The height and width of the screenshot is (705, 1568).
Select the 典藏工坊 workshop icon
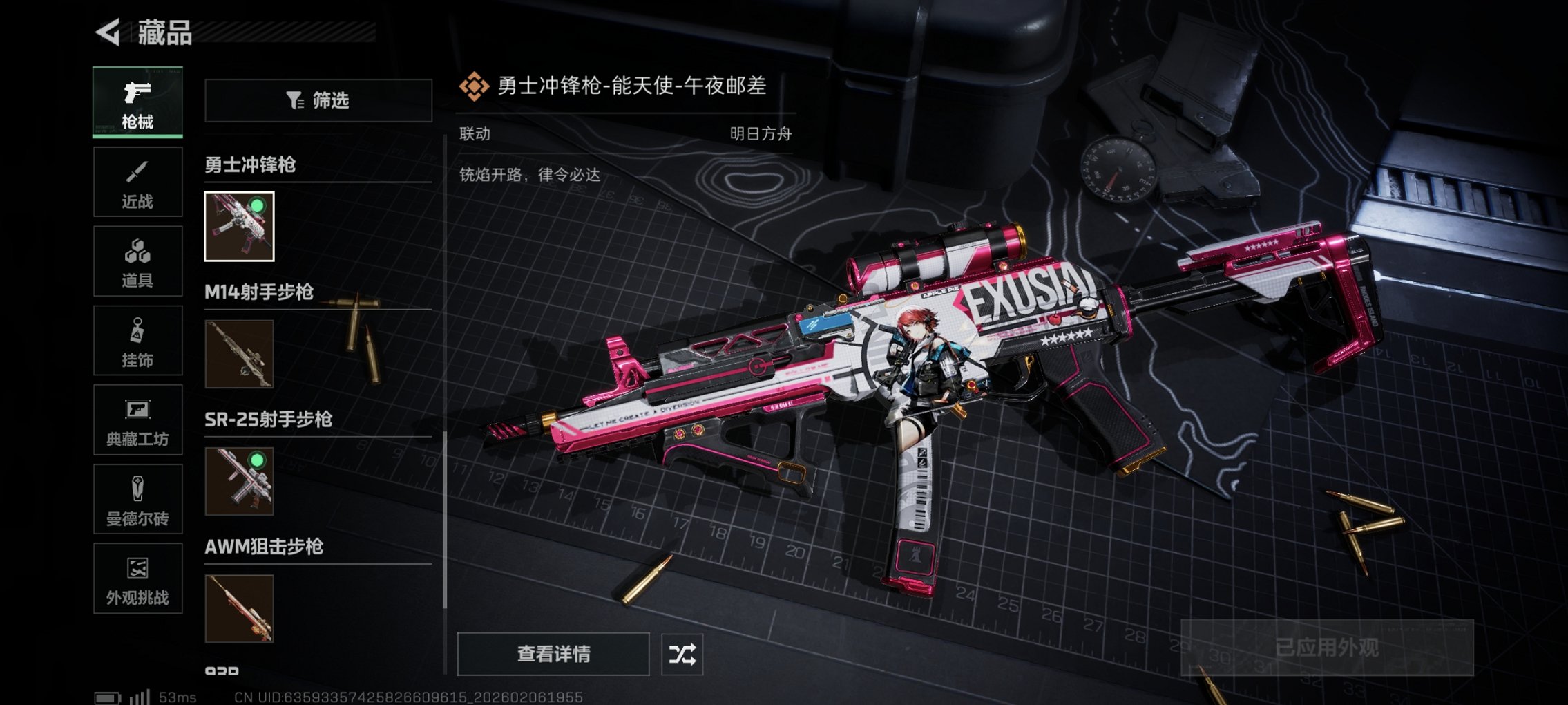(137, 420)
